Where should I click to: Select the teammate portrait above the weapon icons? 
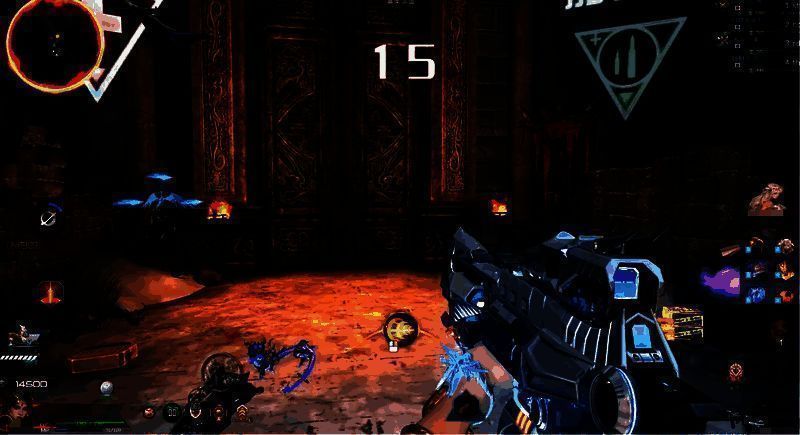(767, 198)
